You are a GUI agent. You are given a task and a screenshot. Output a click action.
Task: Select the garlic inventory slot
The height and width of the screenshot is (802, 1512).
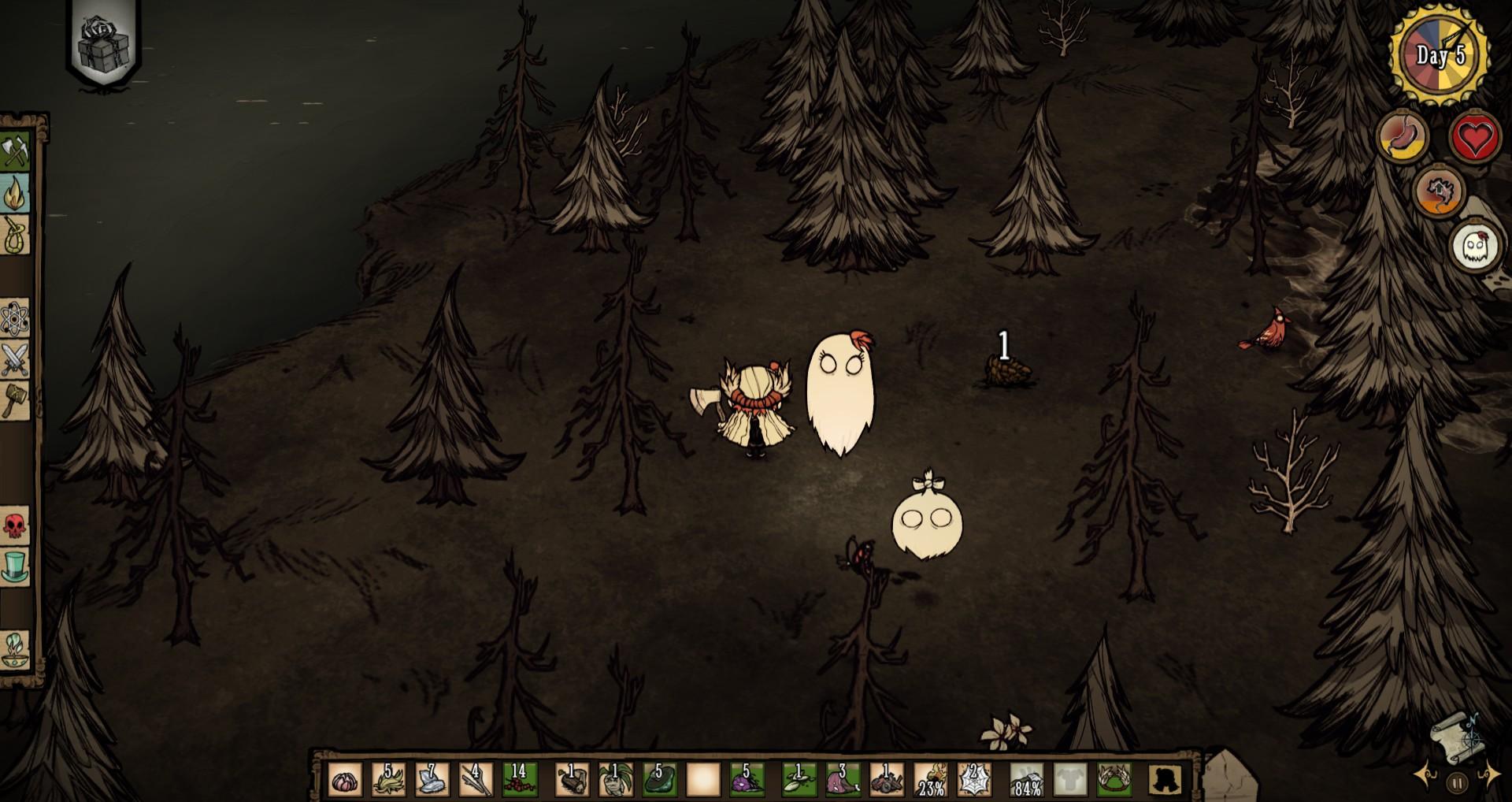345,780
